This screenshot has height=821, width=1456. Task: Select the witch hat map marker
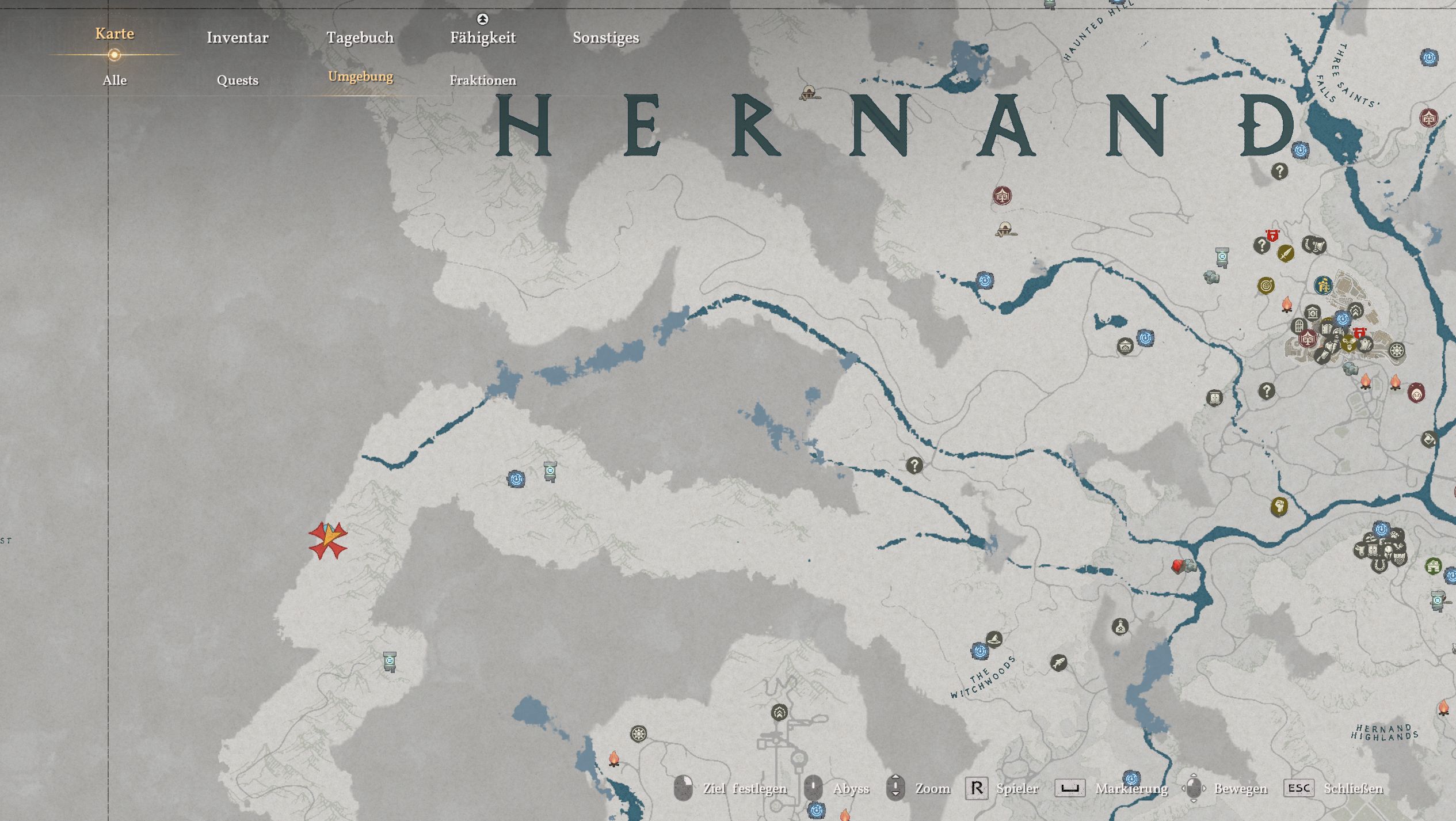(994, 639)
